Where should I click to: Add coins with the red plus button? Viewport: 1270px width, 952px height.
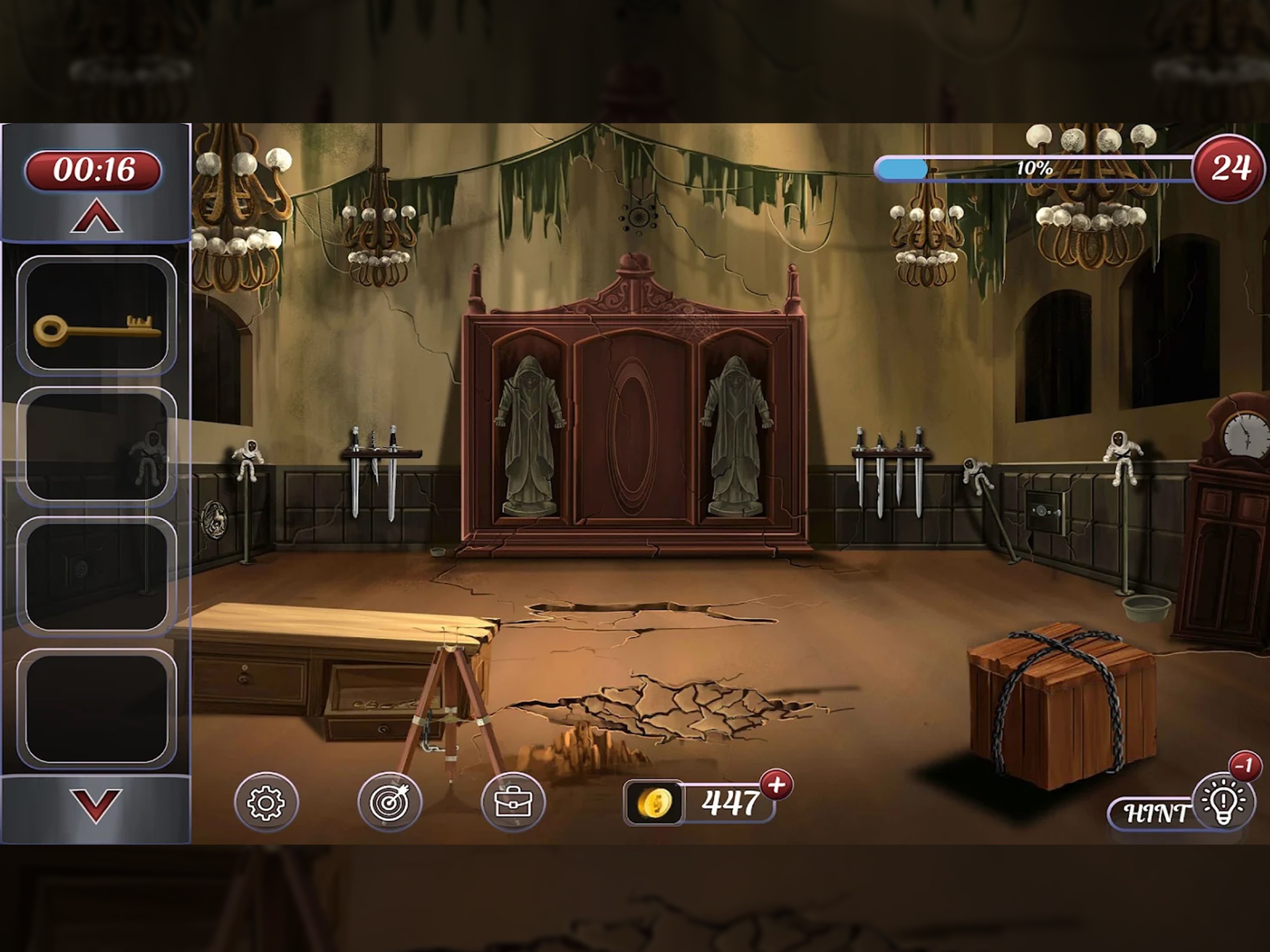(x=776, y=785)
